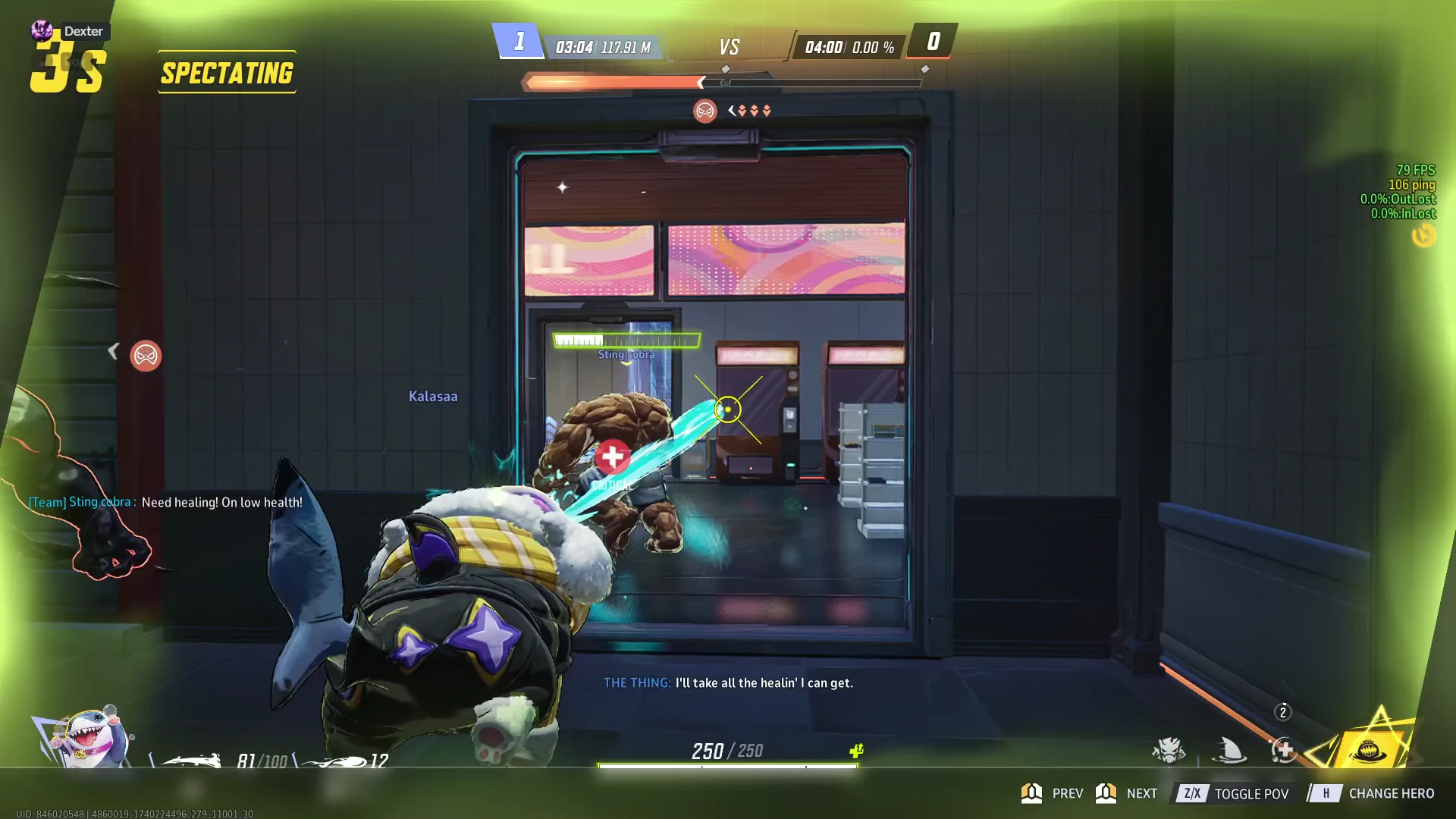Viewport: 1456px width, 819px height.
Task: Expand the diamond checkpoint marker on the progress bar
Action: (x=726, y=67)
